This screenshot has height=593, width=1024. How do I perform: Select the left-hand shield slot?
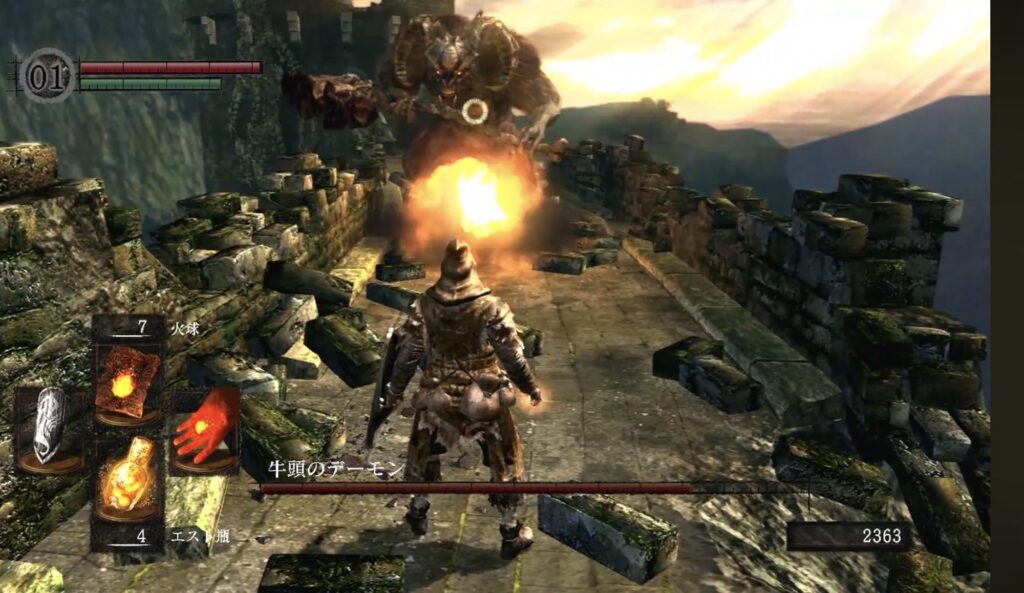tap(49, 428)
